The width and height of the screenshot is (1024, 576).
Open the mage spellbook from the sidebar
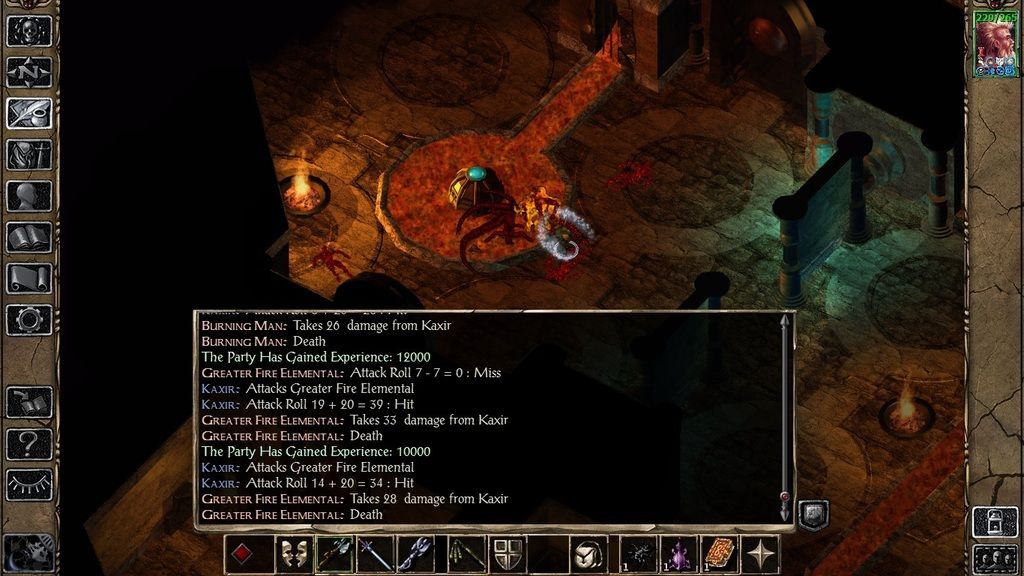click(29, 237)
